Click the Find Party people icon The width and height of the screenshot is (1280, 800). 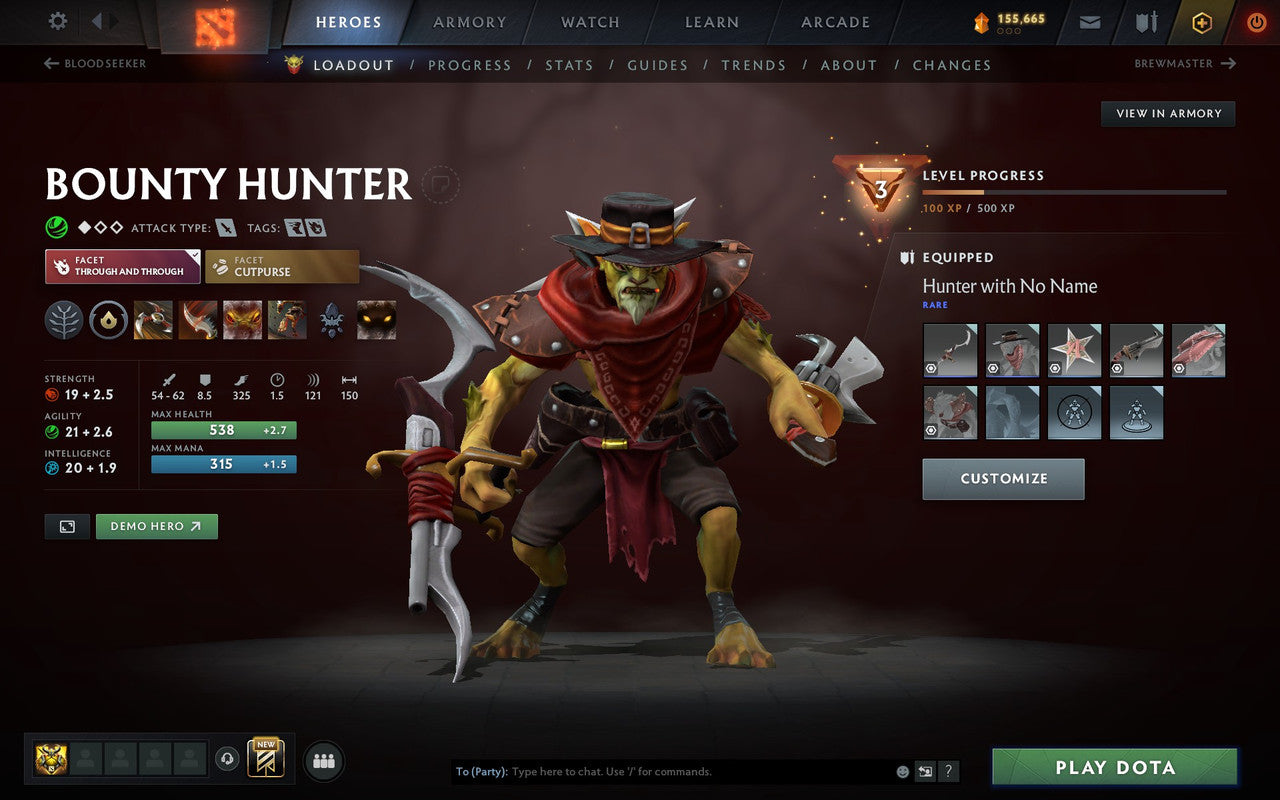(323, 760)
